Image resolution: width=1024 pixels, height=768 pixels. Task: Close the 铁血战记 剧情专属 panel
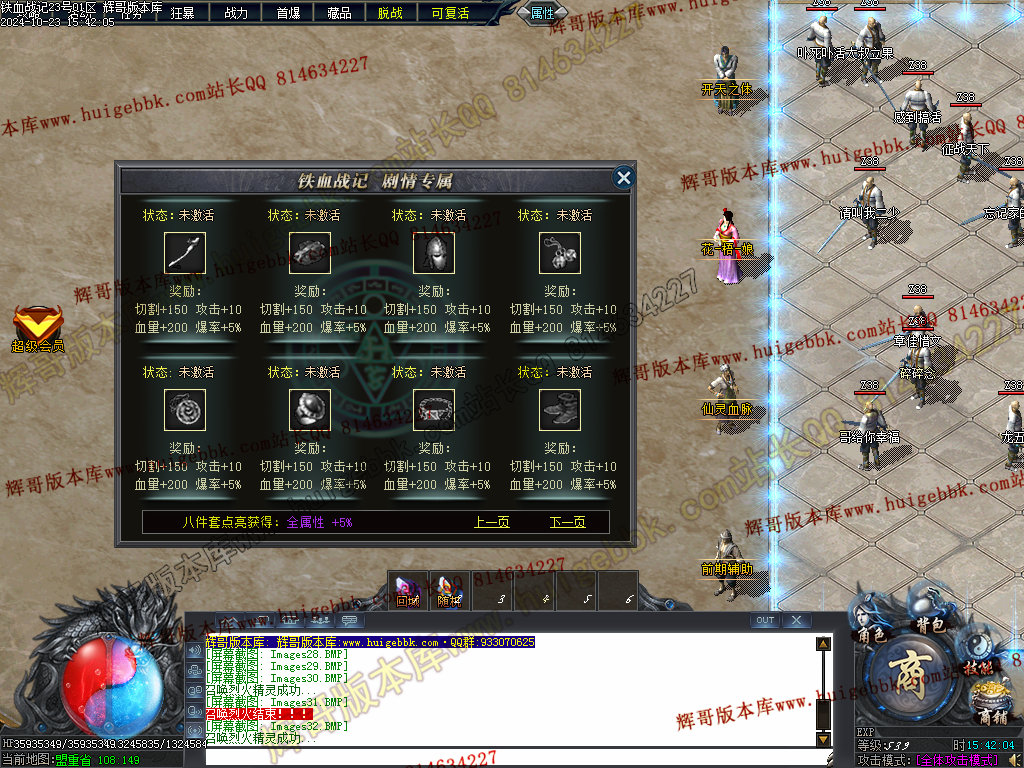(624, 178)
